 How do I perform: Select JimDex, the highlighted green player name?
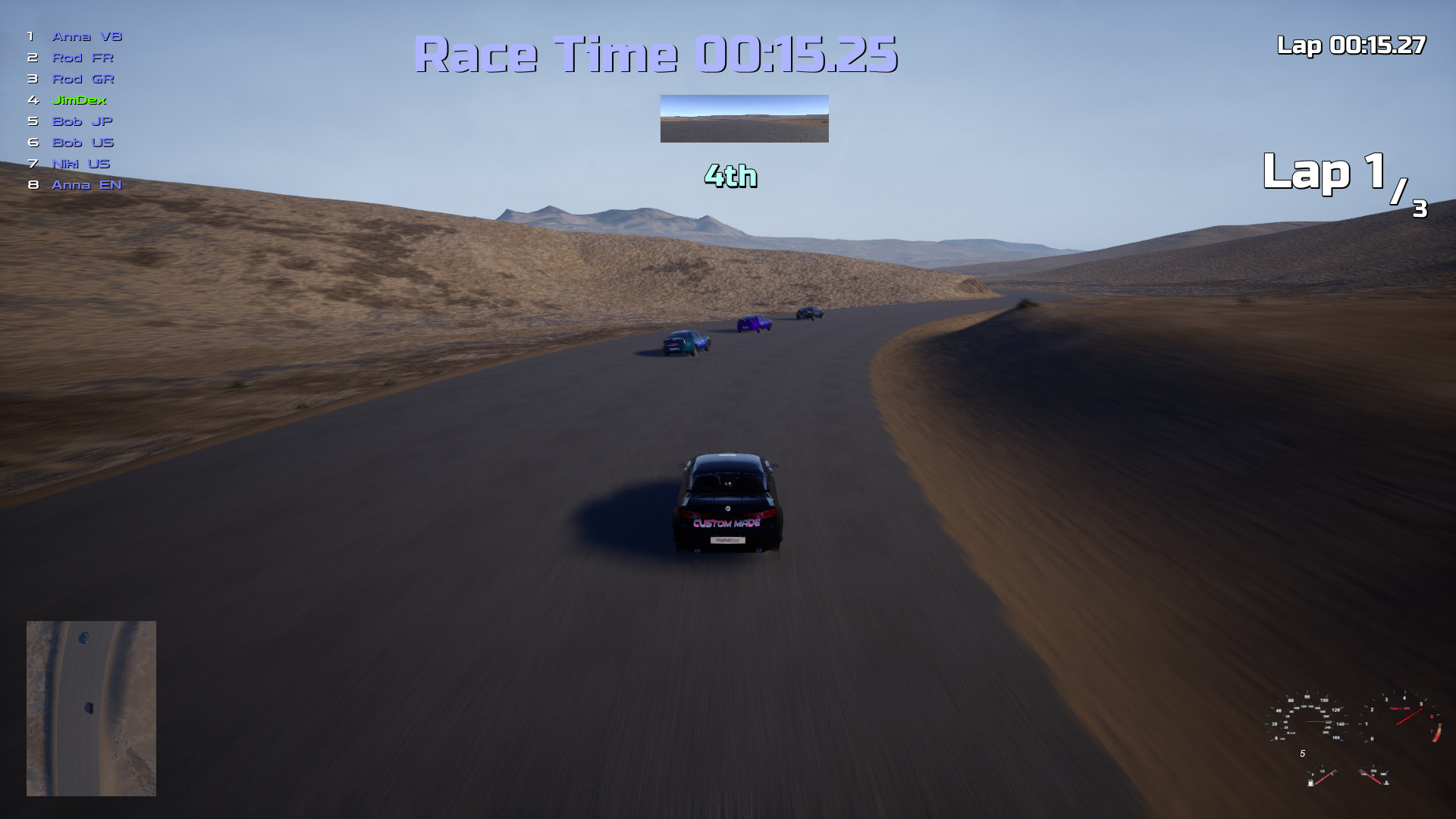point(79,99)
